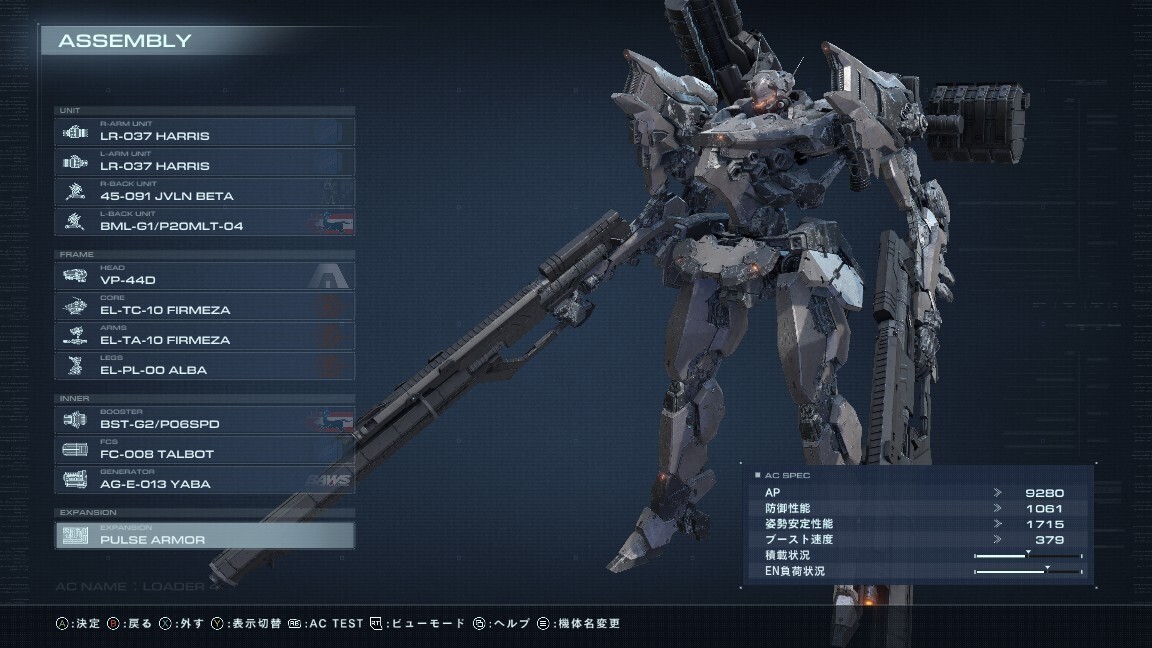
Task: Choose the PULSE ARMOR expansion slot
Action: tap(204, 536)
